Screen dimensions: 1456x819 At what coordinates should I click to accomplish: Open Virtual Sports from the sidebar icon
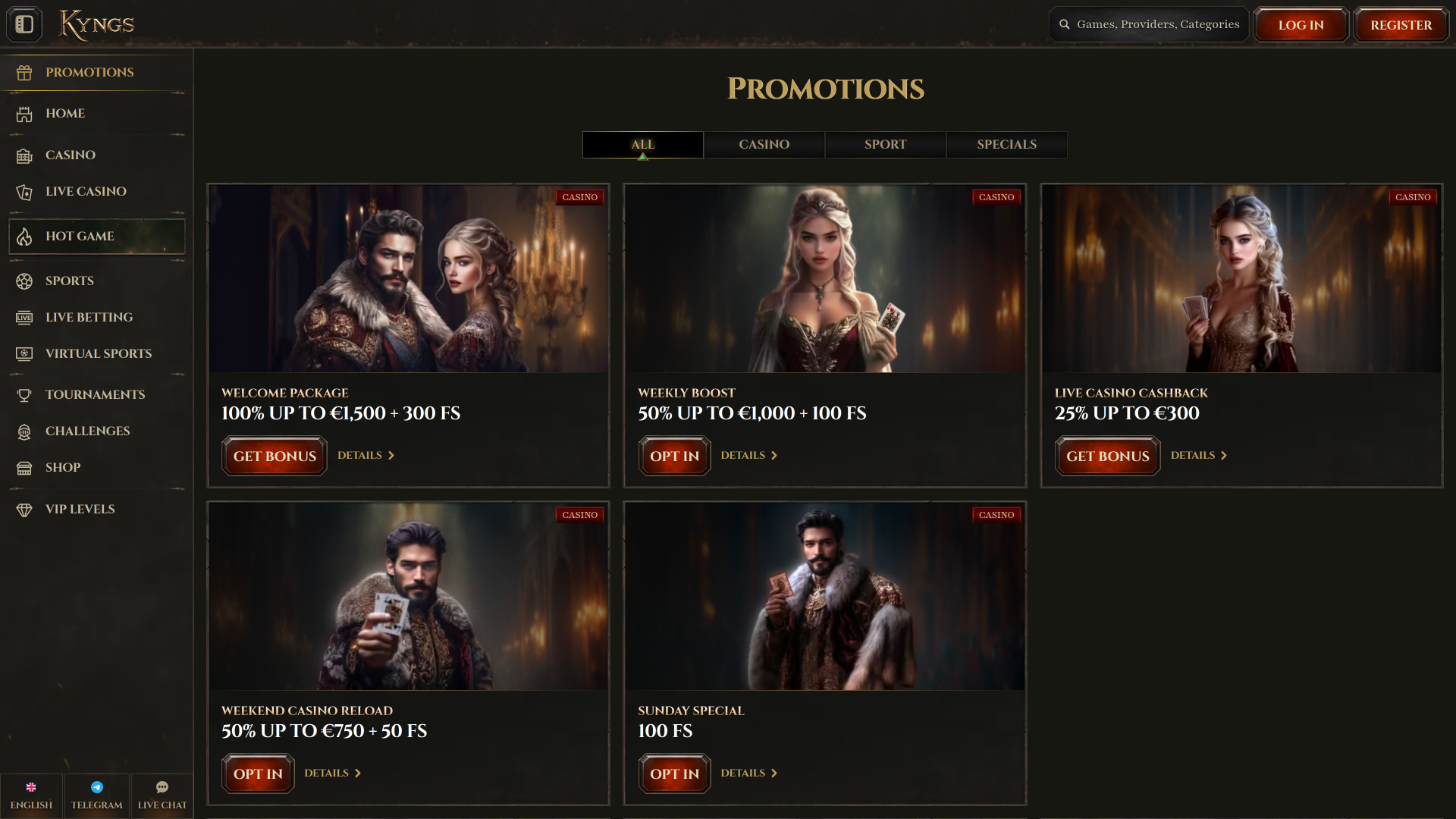coord(24,353)
